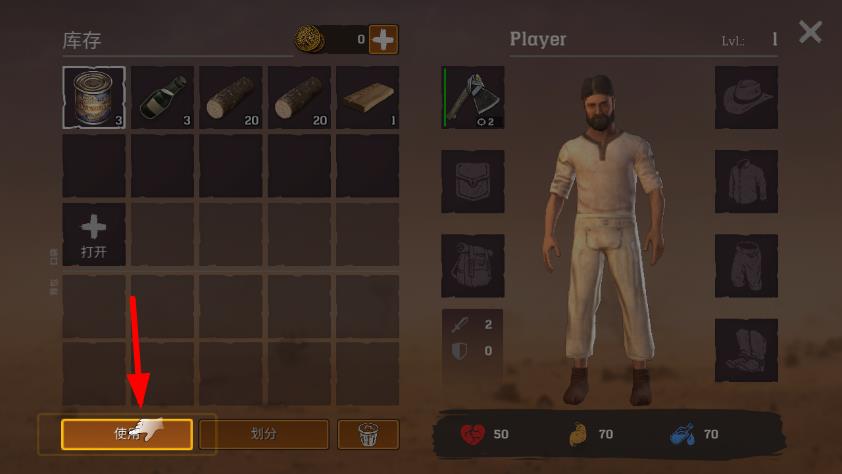Unlock more slots with the 打开 button
This screenshot has width=842, height=474.
(94, 235)
